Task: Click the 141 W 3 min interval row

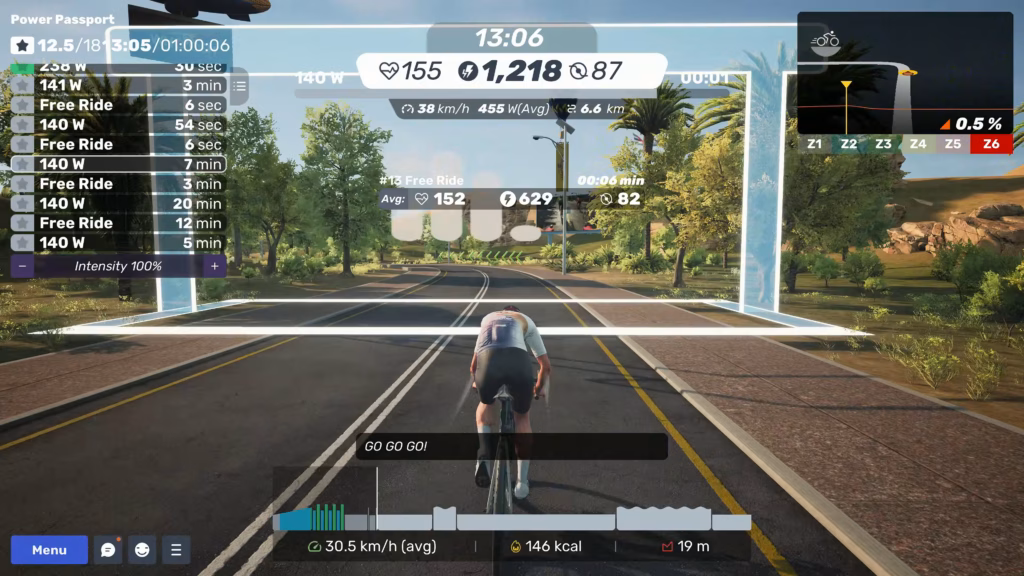Action: click(118, 85)
